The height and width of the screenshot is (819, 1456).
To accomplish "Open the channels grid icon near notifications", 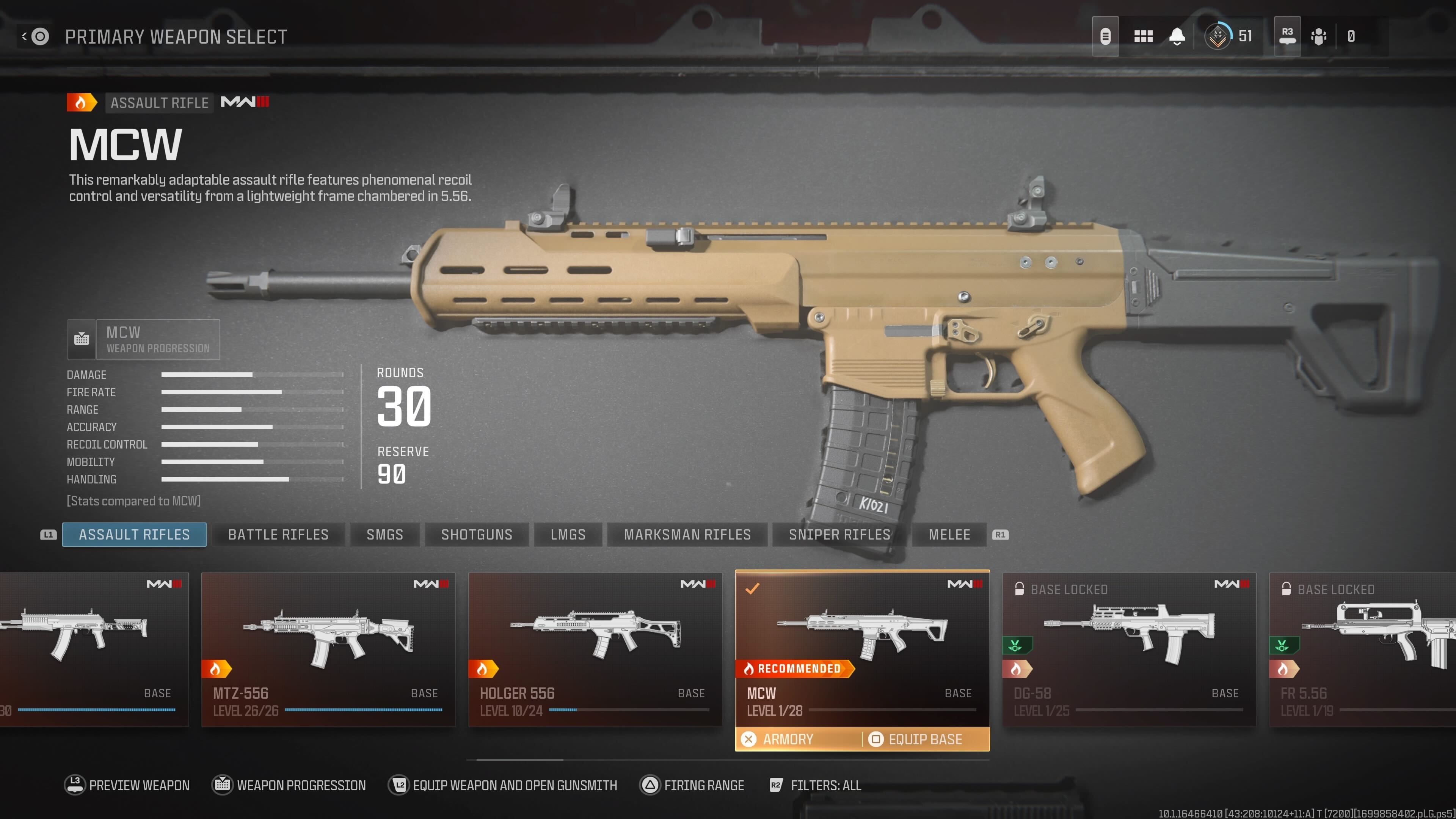I will (x=1143, y=36).
